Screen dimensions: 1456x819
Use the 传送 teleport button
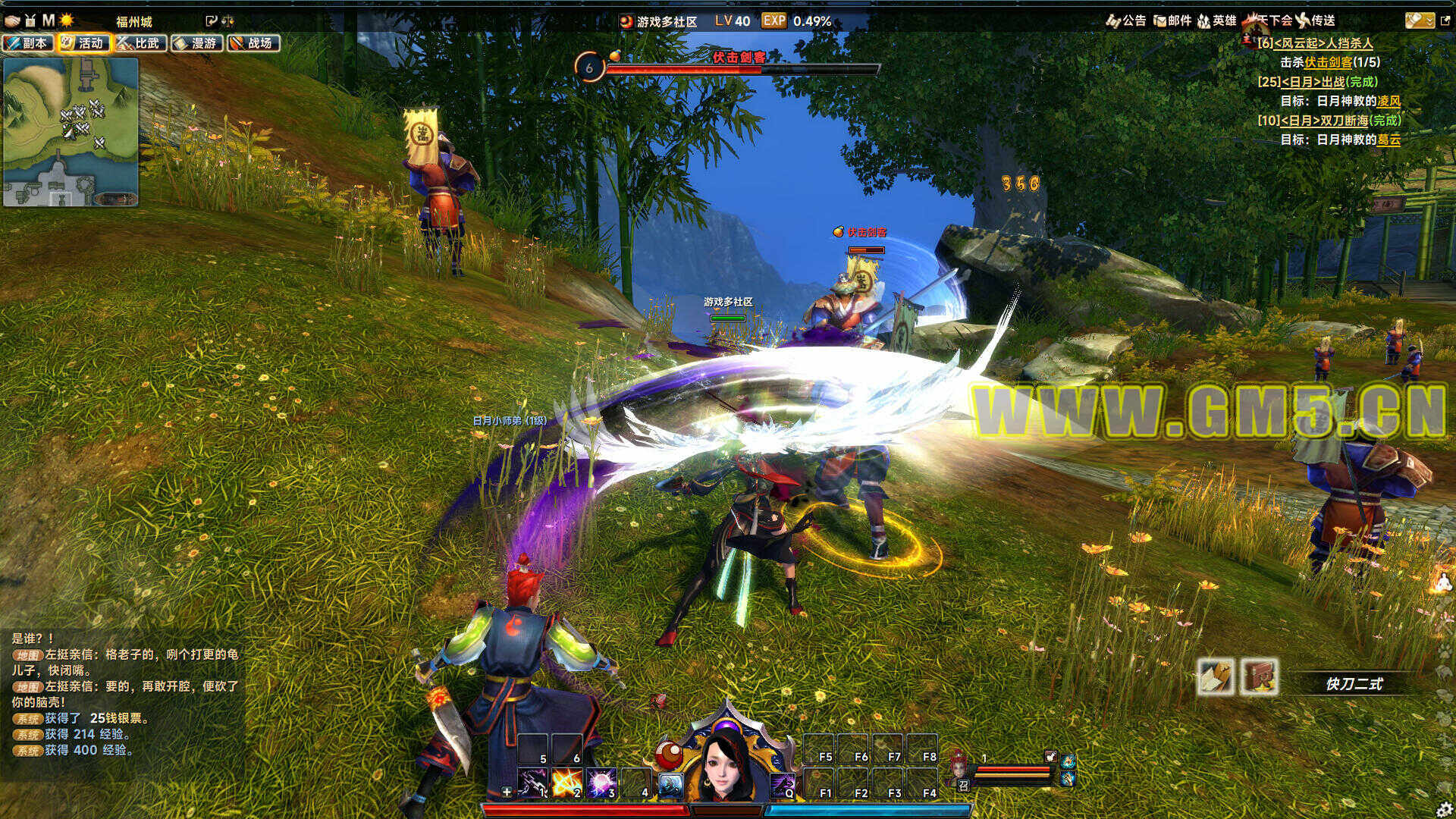(1316, 20)
